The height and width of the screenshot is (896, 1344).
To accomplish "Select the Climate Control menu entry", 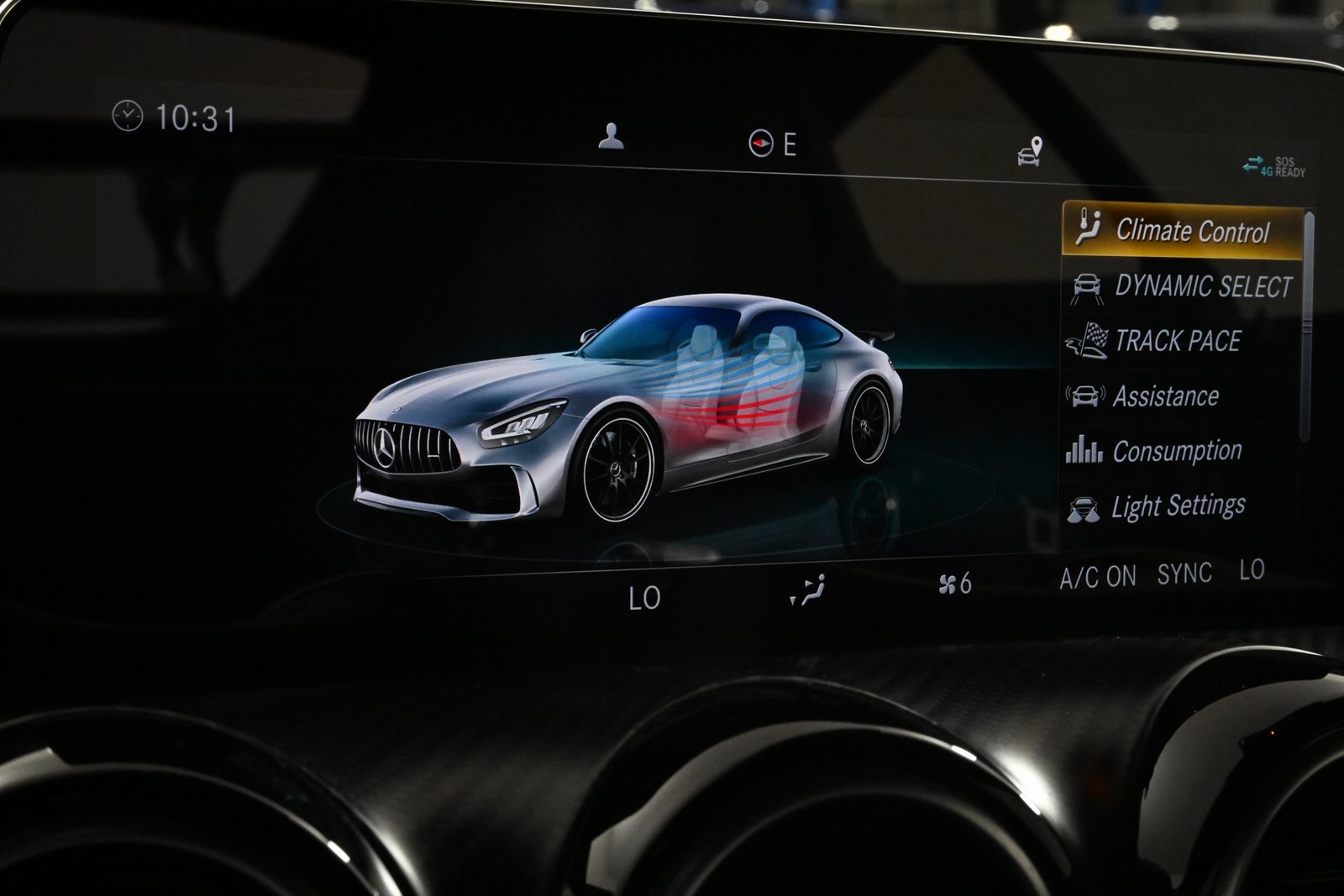I will (1193, 228).
